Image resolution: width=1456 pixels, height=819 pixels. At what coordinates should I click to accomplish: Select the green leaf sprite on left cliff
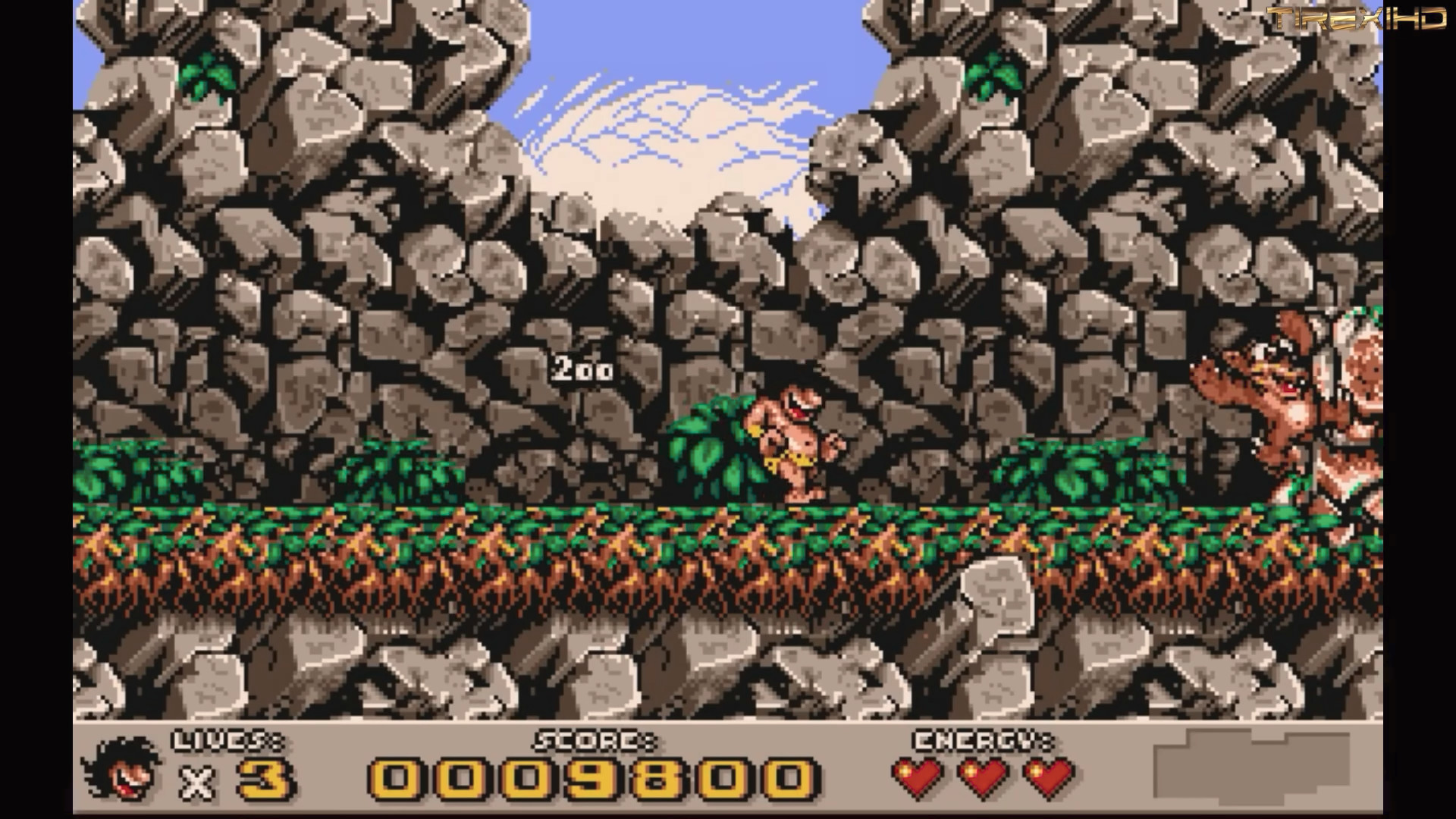click(206, 76)
